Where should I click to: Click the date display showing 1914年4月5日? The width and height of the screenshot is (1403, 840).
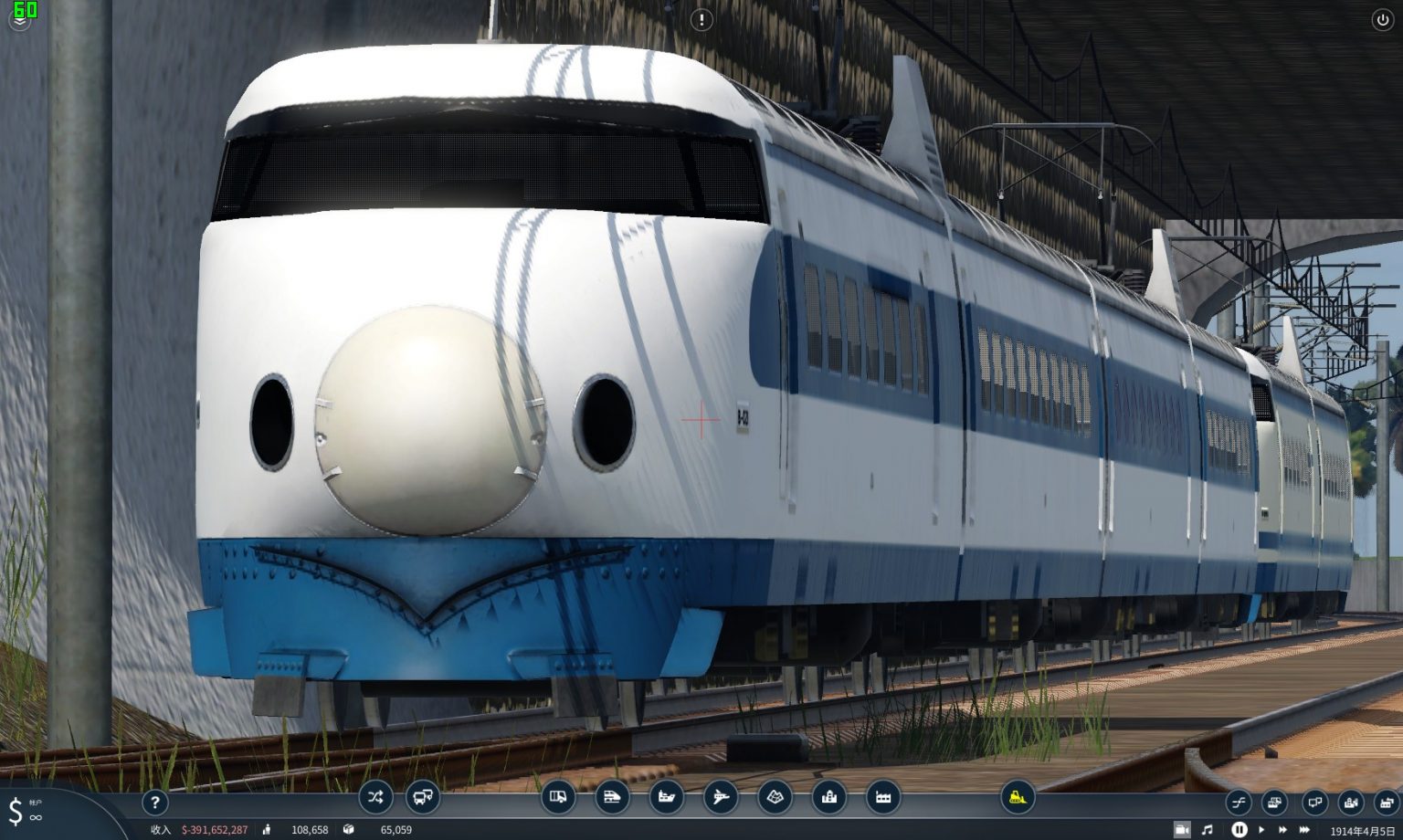(1362, 831)
